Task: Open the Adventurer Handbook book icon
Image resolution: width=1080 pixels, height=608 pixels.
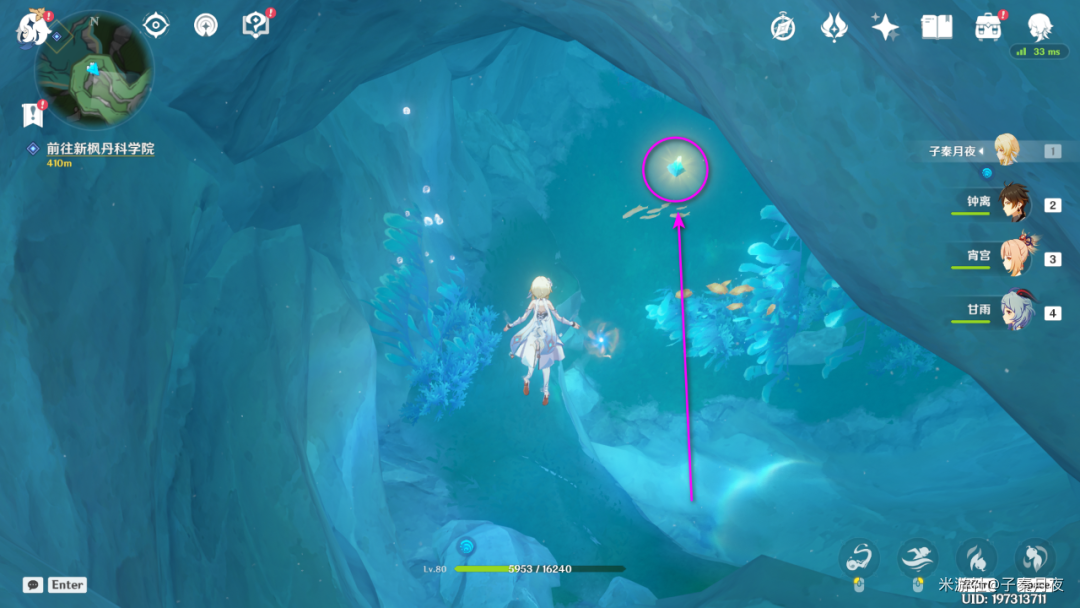Action: click(x=937, y=27)
